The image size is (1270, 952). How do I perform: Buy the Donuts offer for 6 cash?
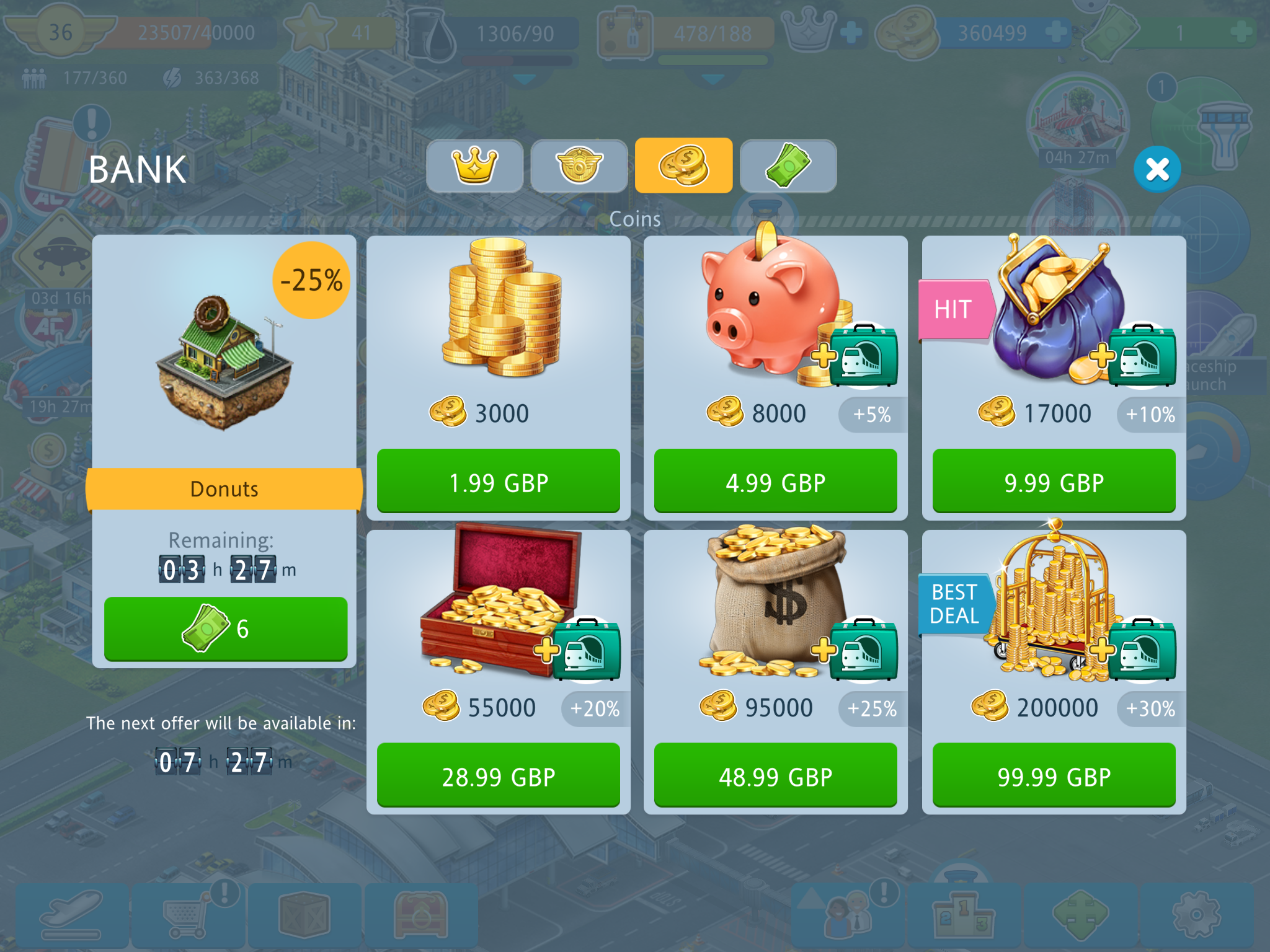tap(226, 628)
